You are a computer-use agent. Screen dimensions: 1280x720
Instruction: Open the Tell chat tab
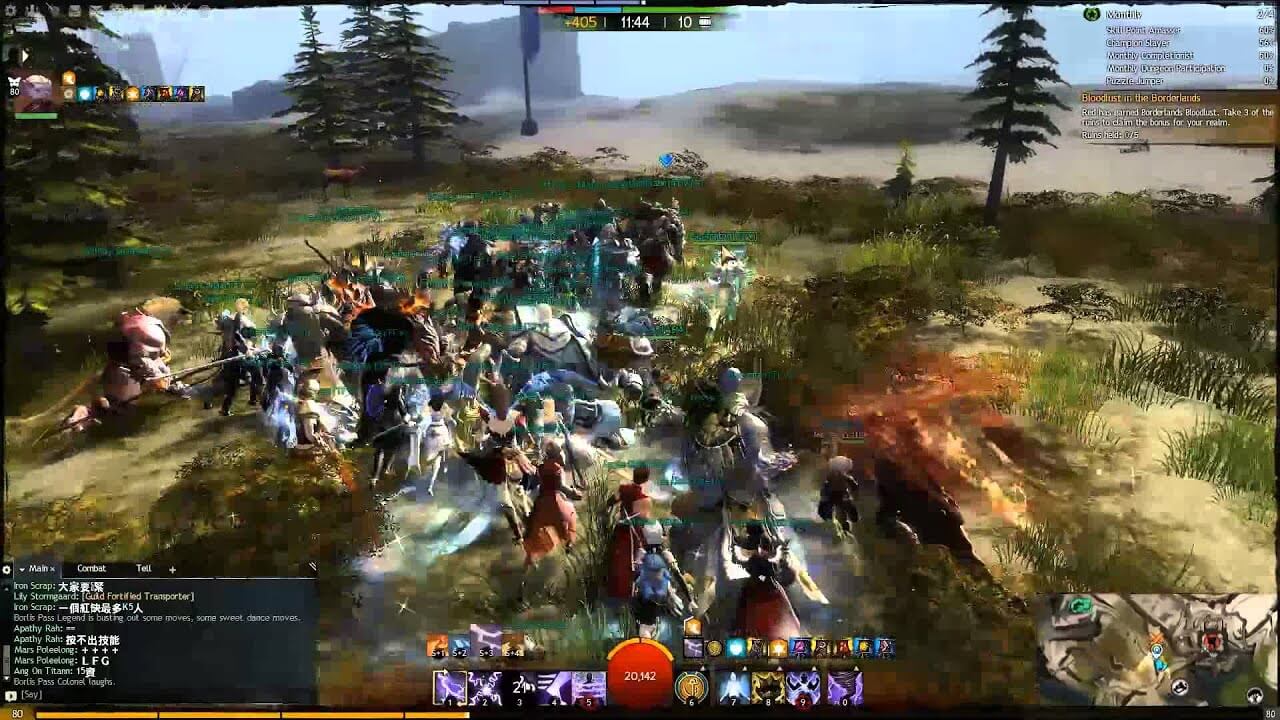(x=145, y=569)
